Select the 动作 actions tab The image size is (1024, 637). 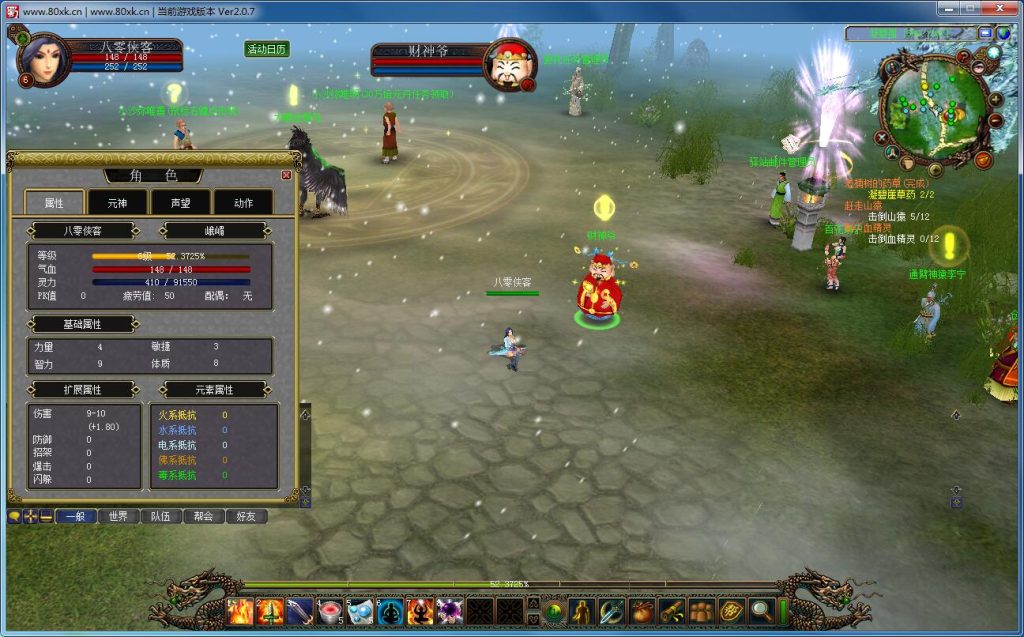tap(242, 203)
